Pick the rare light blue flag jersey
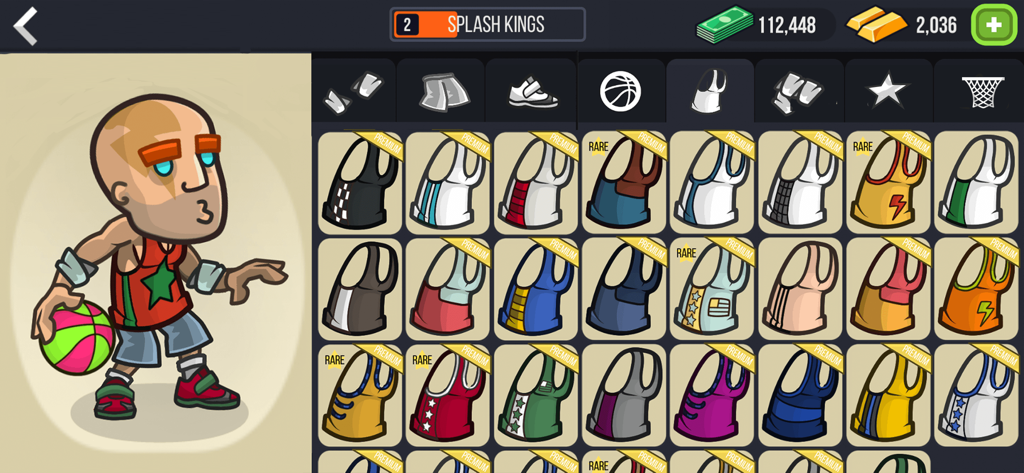This screenshot has height=473, width=1024. (x=712, y=288)
